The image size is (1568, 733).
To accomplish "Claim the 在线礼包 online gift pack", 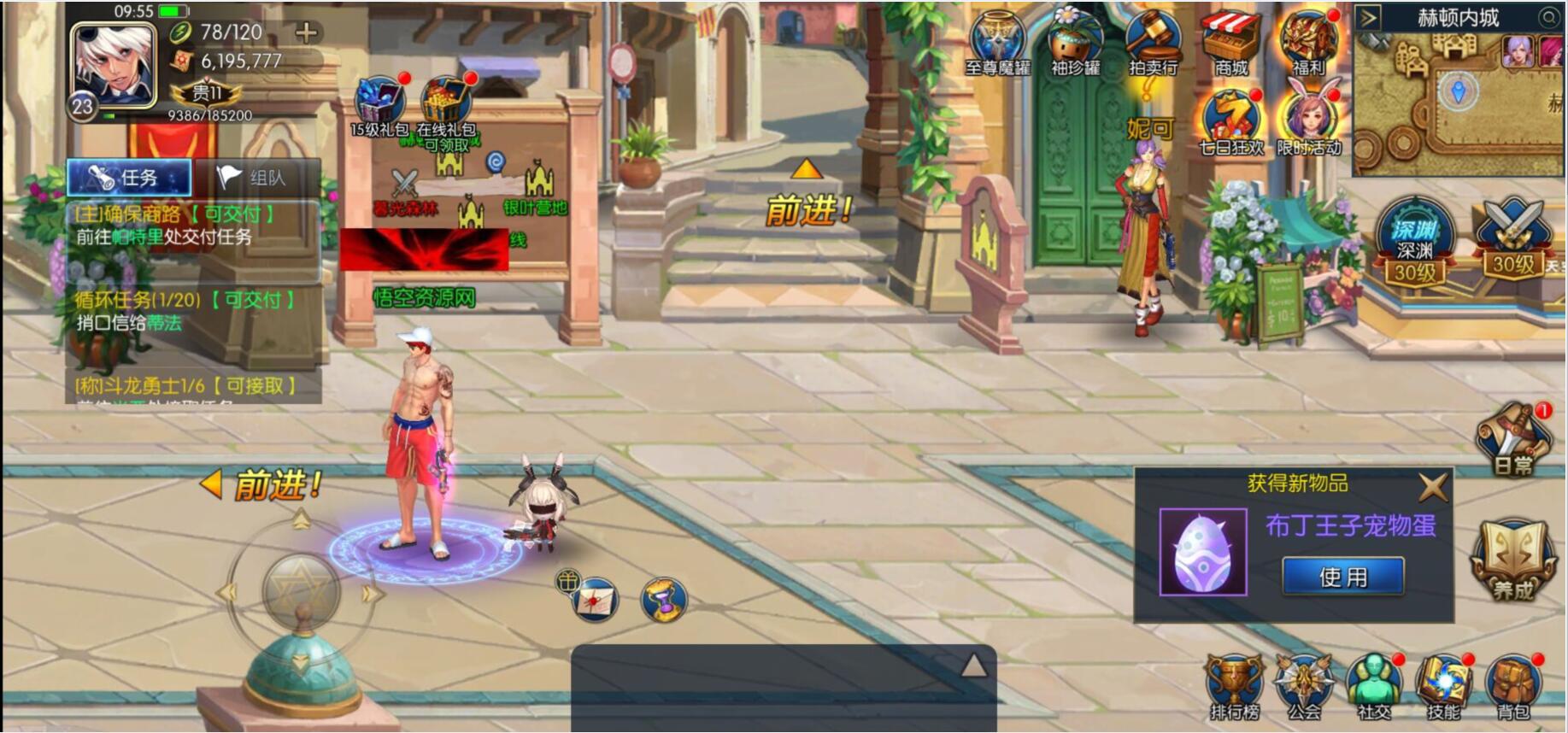I will click(443, 97).
